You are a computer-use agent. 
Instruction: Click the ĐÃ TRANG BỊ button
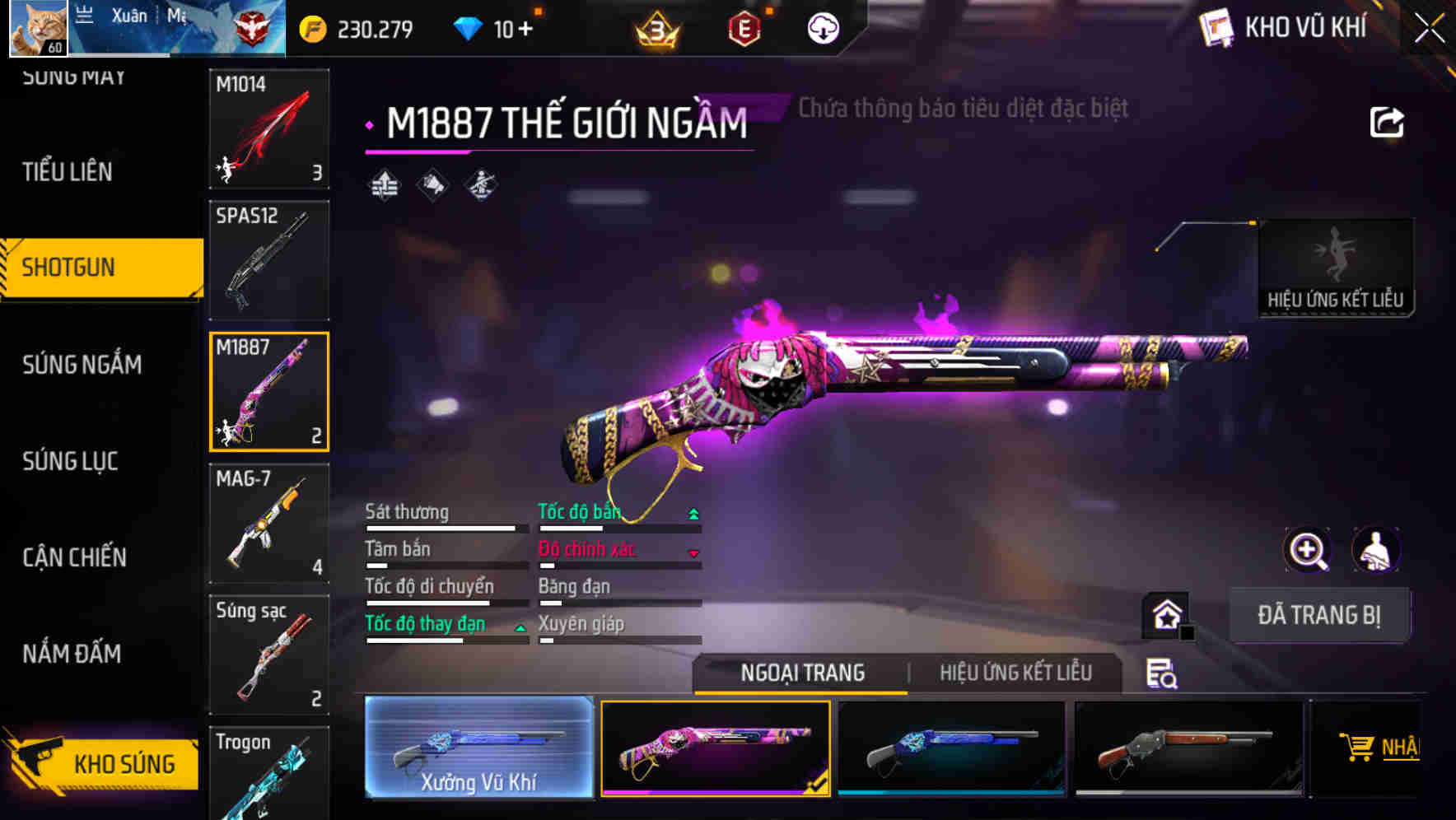(x=1319, y=615)
